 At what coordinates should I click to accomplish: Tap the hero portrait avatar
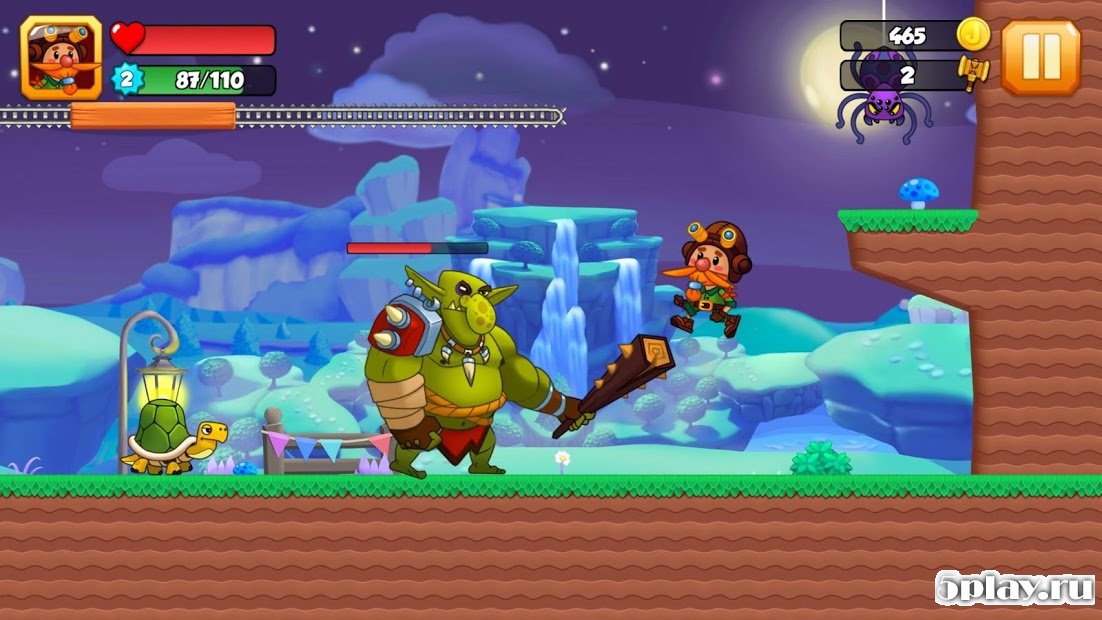tap(61, 57)
